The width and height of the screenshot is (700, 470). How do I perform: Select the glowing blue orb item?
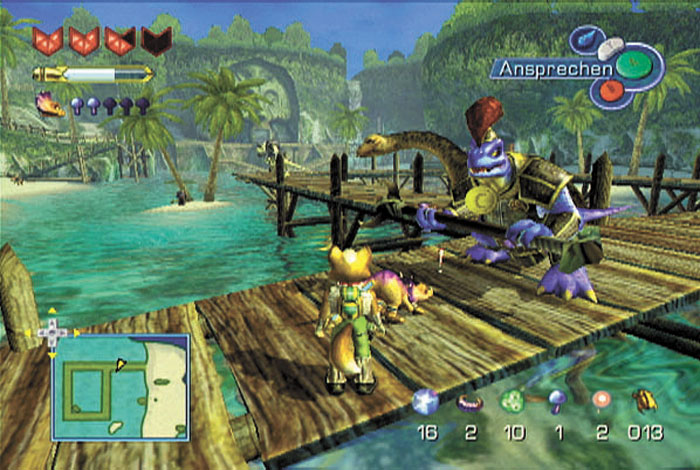(x=425, y=401)
